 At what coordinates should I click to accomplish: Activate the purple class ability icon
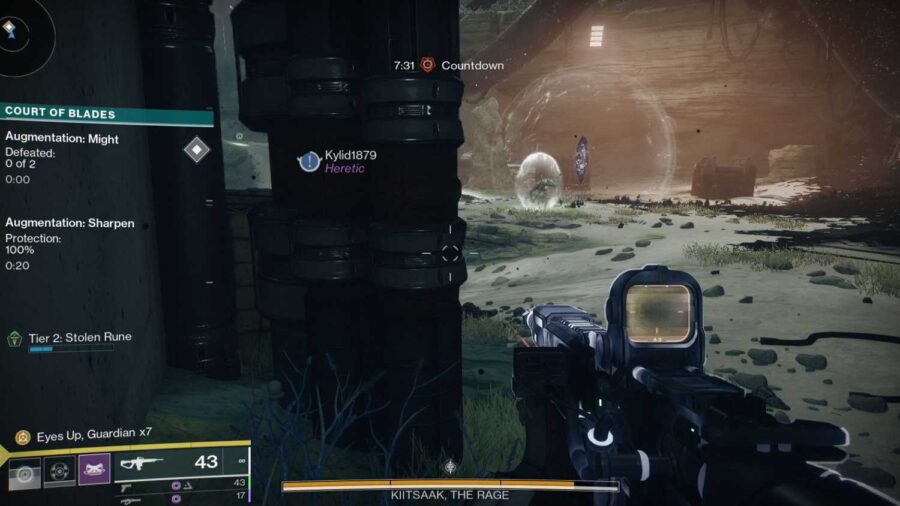coord(94,469)
